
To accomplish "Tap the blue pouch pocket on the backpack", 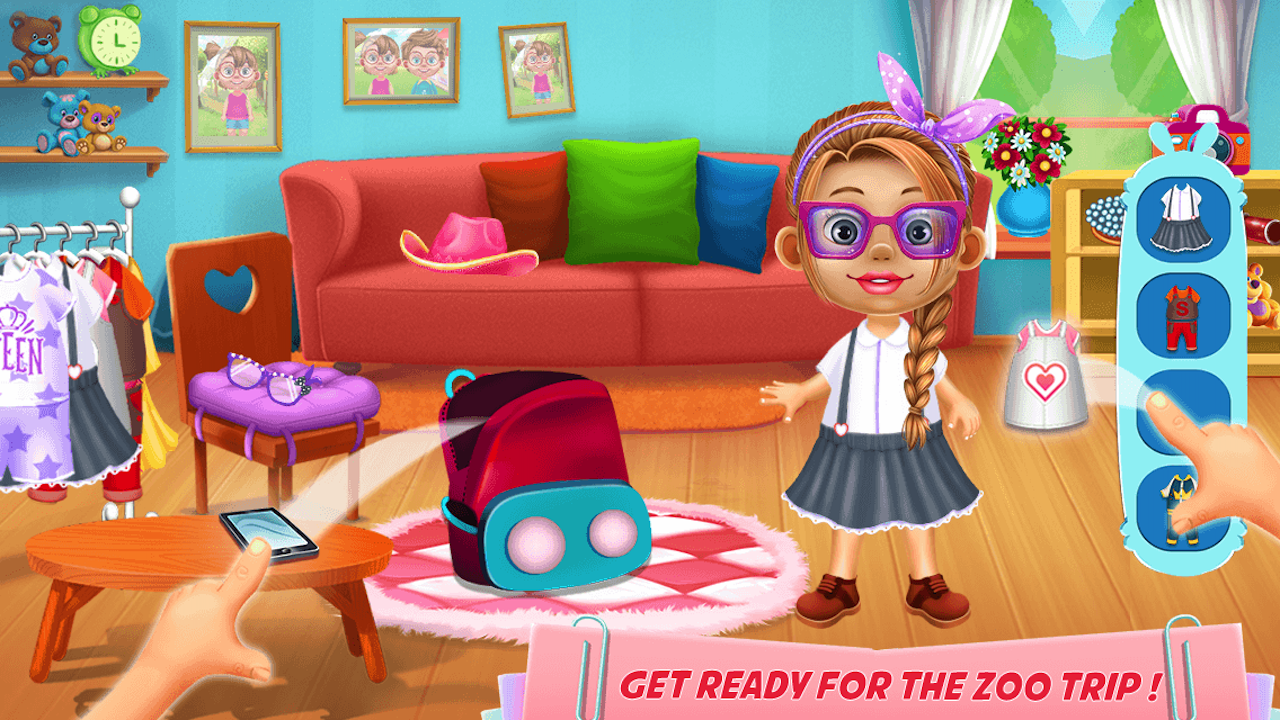I will 568,535.
